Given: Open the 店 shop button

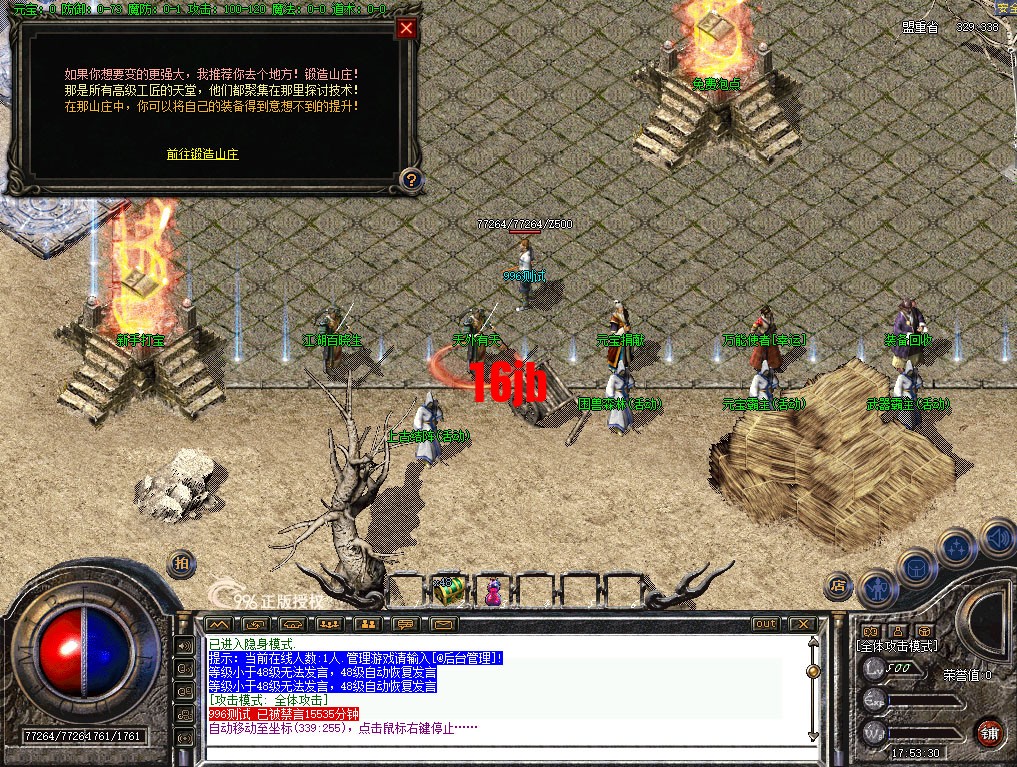Looking at the screenshot, I should [839, 586].
